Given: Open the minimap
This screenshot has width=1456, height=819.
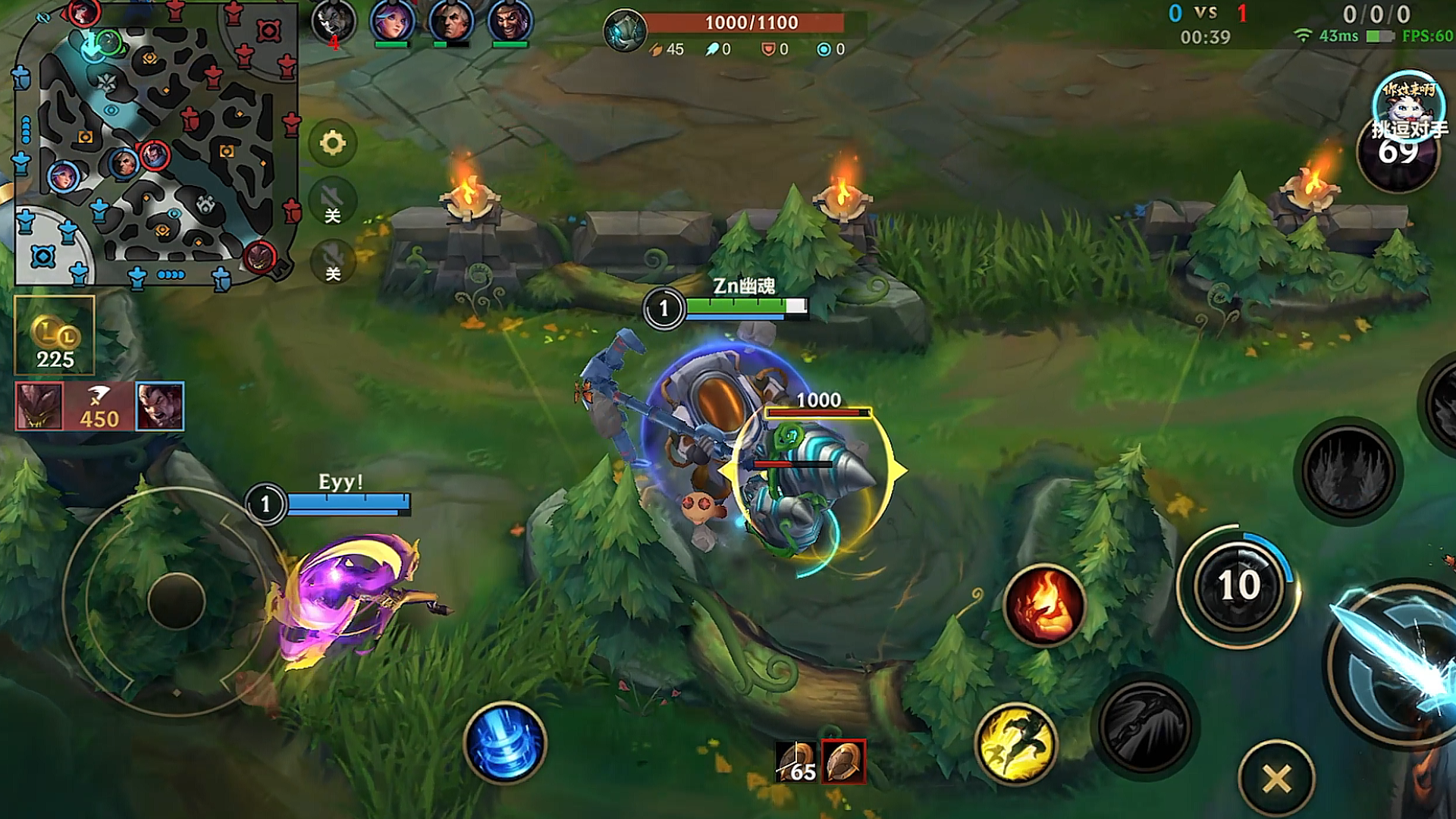Looking at the screenshot, I should (155, 144).
